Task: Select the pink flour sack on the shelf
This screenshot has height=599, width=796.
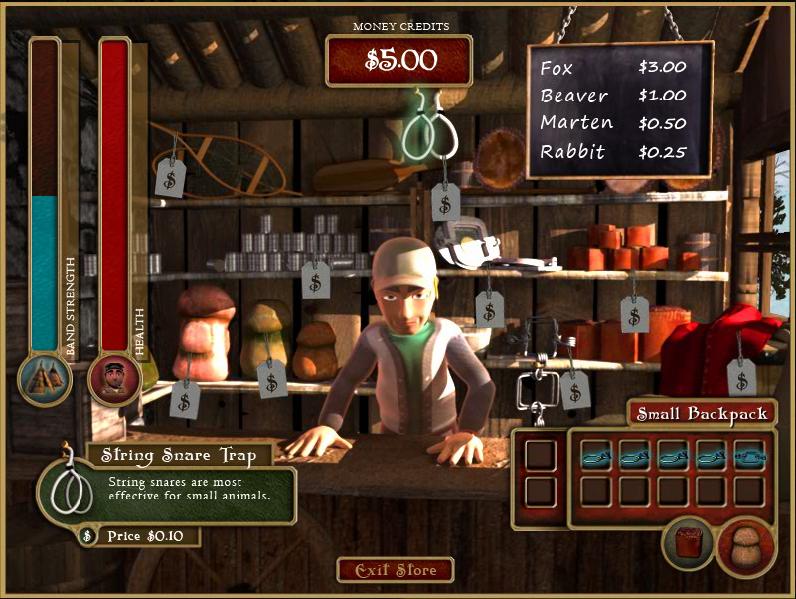Action: point(203,333)
